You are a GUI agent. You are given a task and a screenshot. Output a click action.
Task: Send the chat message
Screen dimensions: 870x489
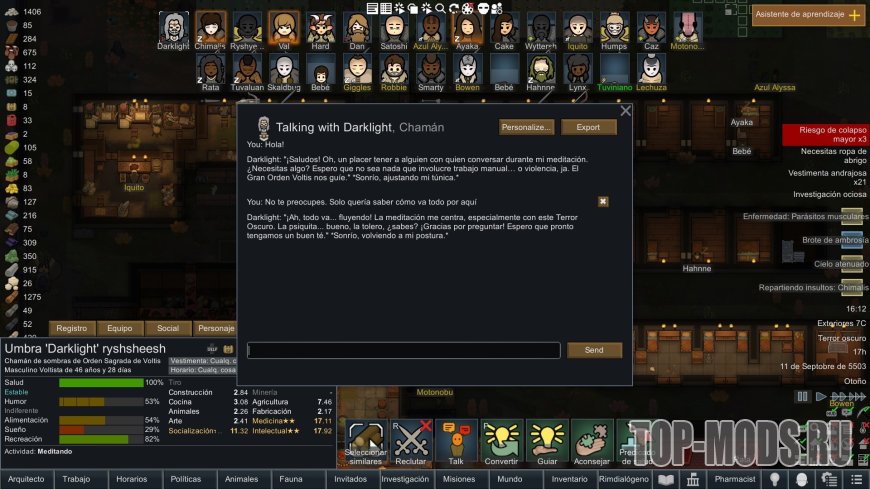(x=594, y=350)
